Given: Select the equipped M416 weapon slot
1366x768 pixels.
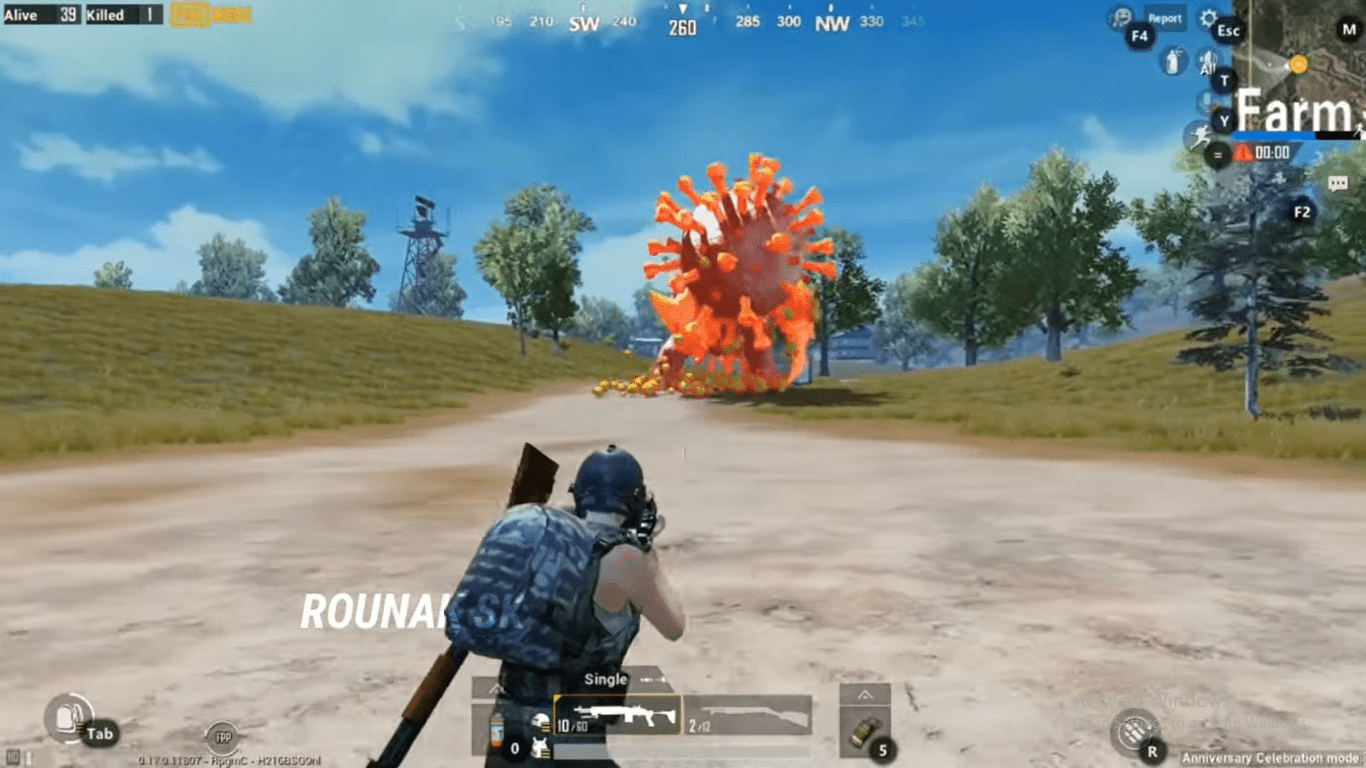Looking at the screenshot, I should click(x=618, y=716).
